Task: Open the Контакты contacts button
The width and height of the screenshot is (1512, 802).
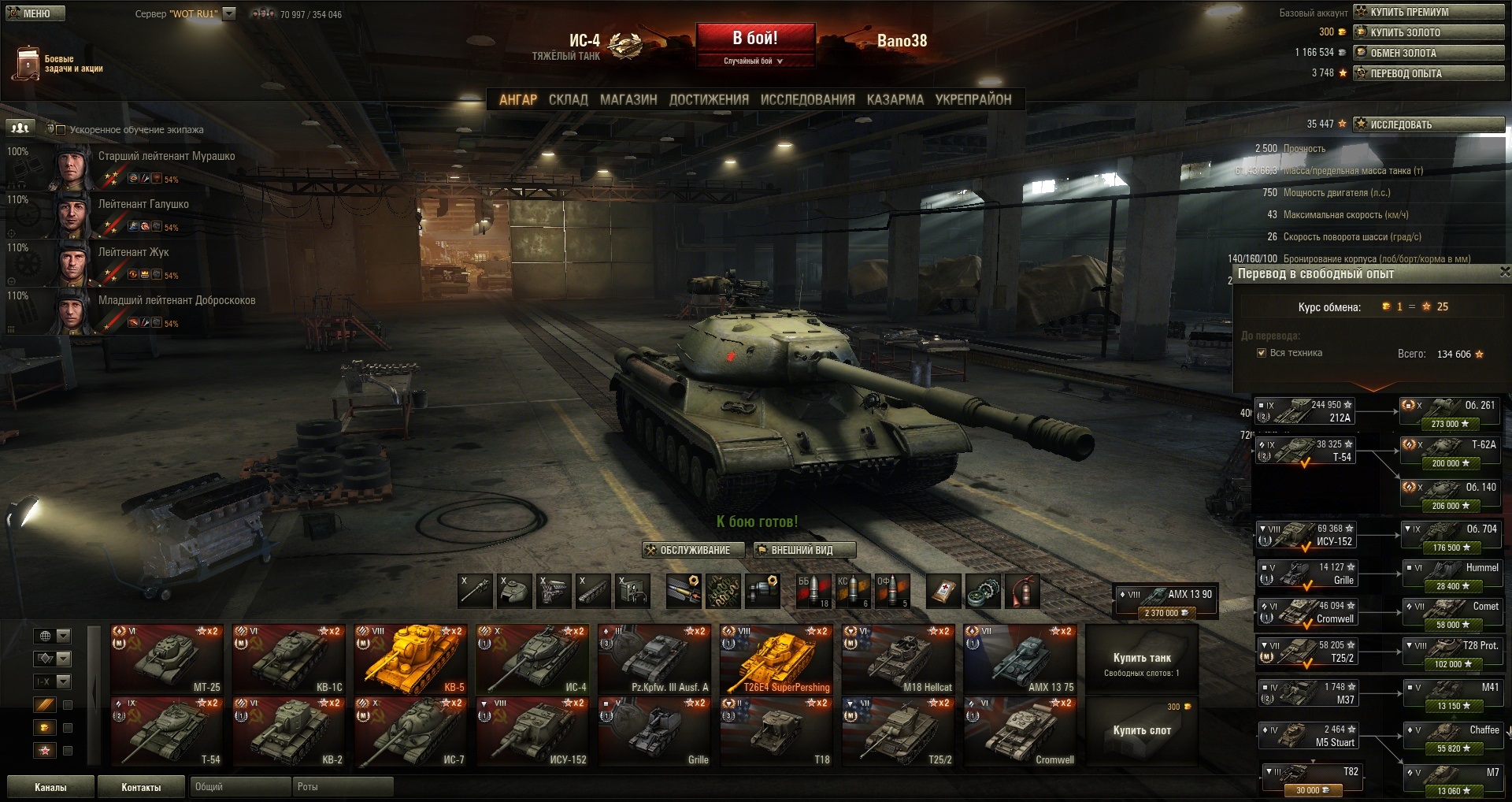Action: click(x=141, y=787)
